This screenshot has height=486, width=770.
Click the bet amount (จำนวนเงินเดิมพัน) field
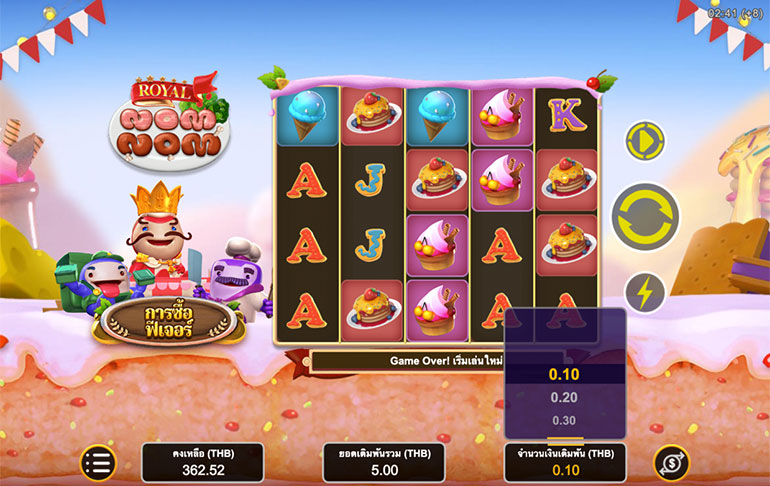[565, 463]
